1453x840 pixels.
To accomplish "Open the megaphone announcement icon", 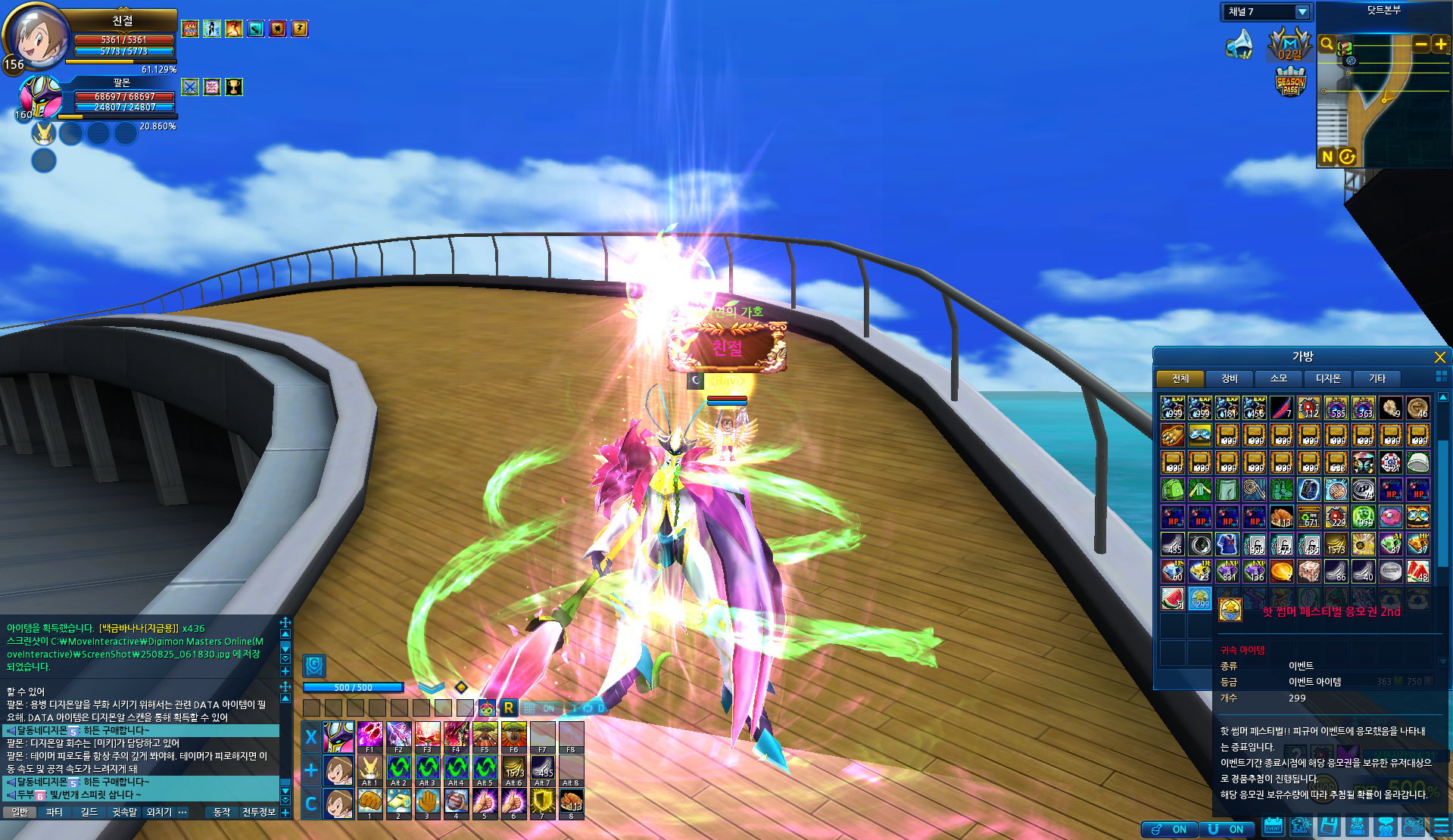I will [x=1239, y=45].
